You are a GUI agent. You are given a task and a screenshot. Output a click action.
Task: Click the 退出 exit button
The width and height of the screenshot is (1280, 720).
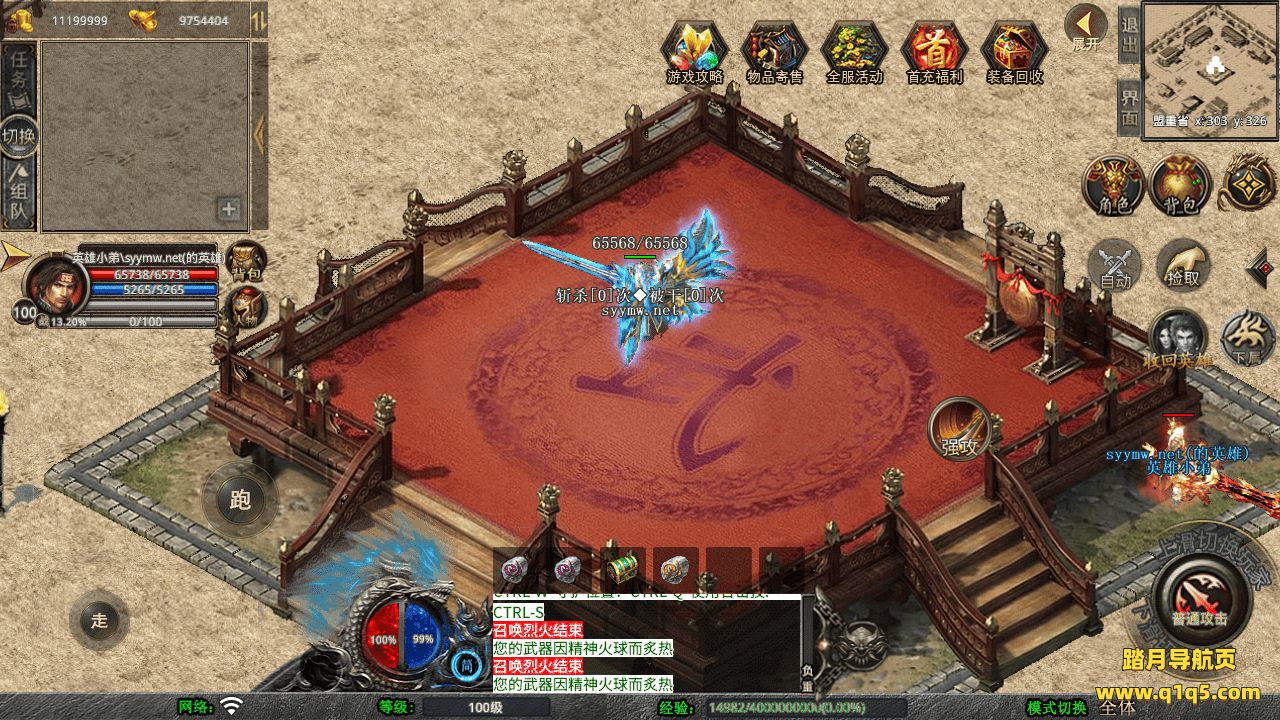(x=1129, y=33)
